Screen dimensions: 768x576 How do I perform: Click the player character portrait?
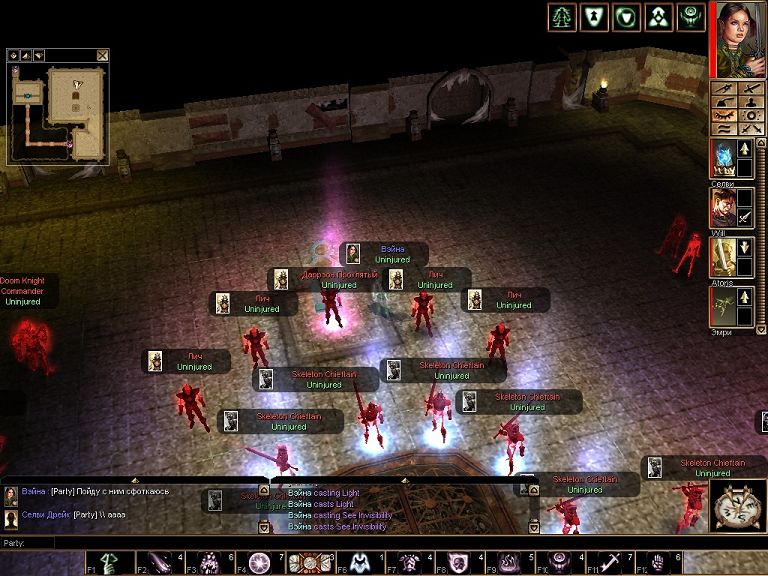coord(740,38)
